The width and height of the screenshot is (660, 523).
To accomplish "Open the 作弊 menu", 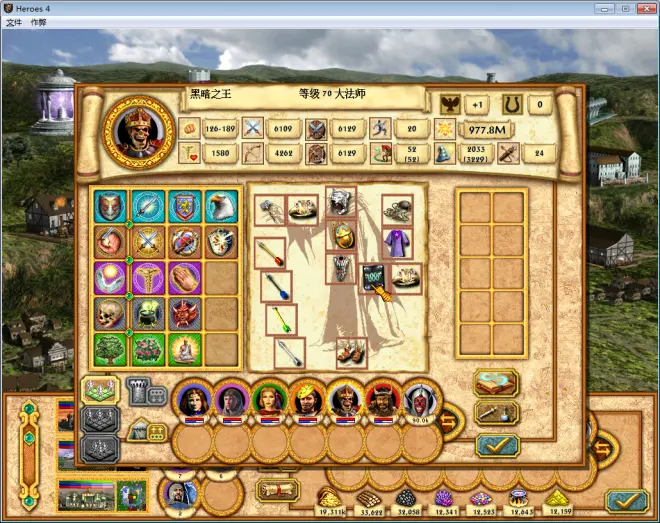I will point(38,21).
